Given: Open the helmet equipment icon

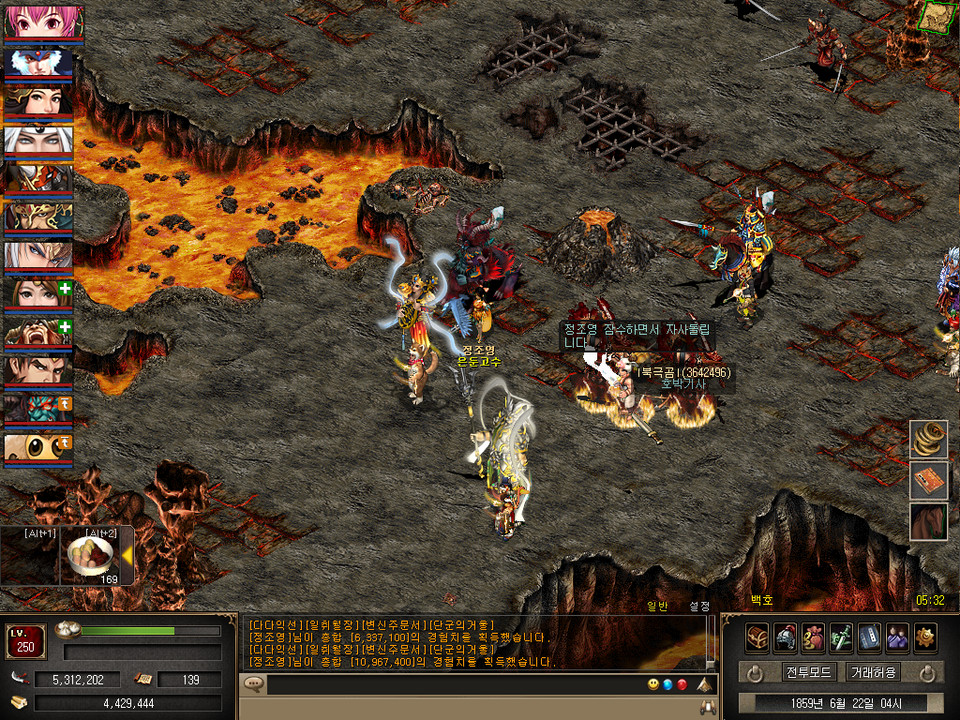Looking at the screenshot, I should [785, 637].
